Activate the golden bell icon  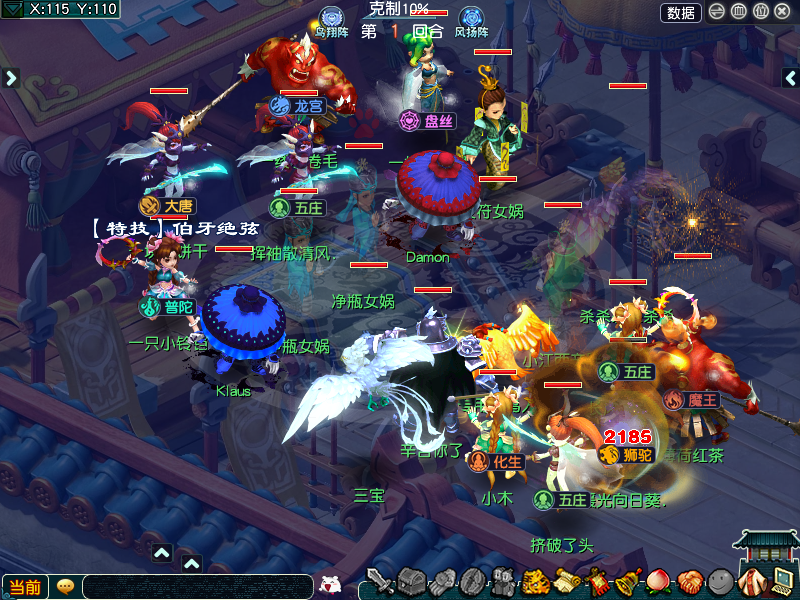pos(628,581)
